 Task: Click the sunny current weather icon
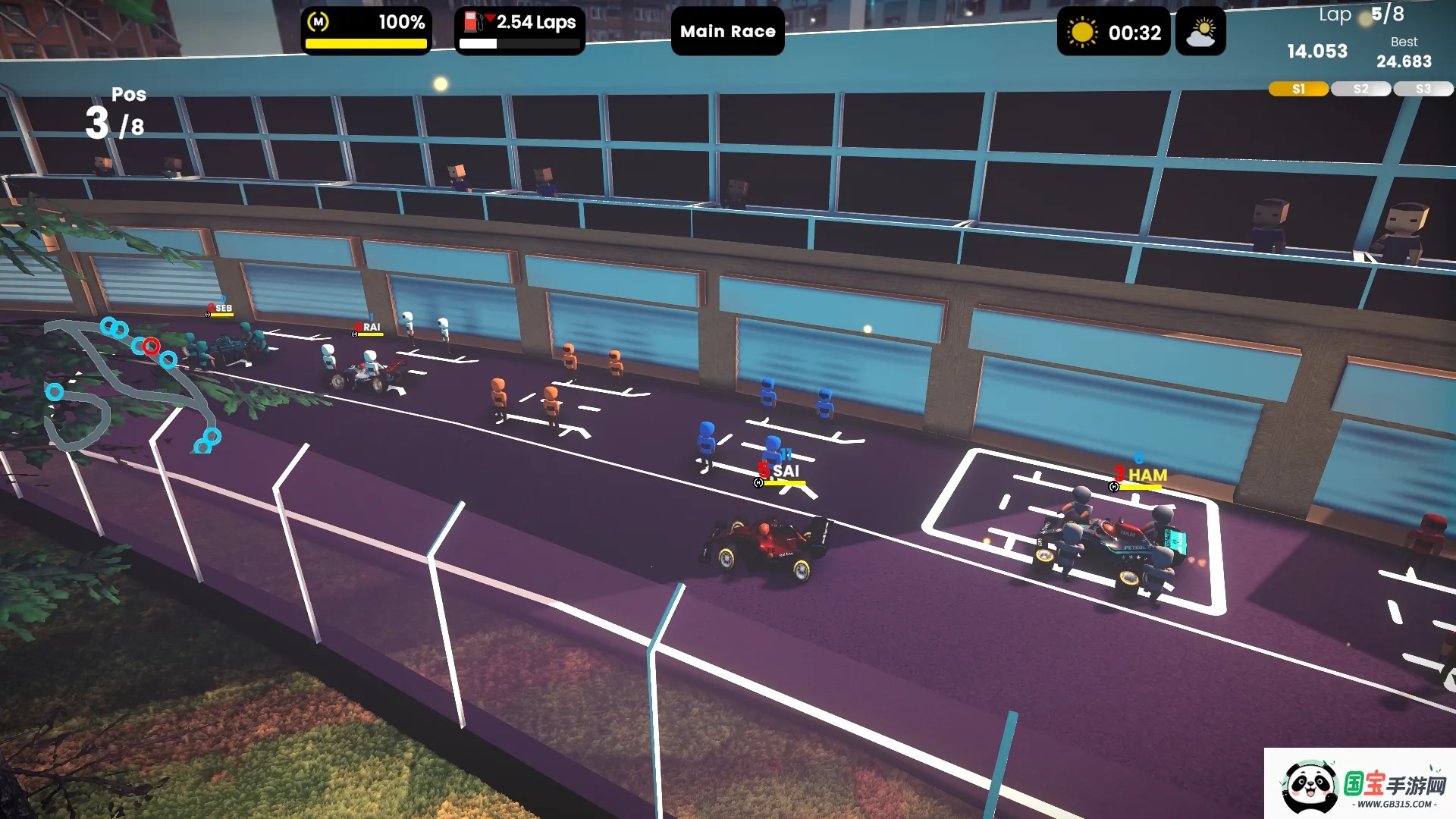[1082, 33]
